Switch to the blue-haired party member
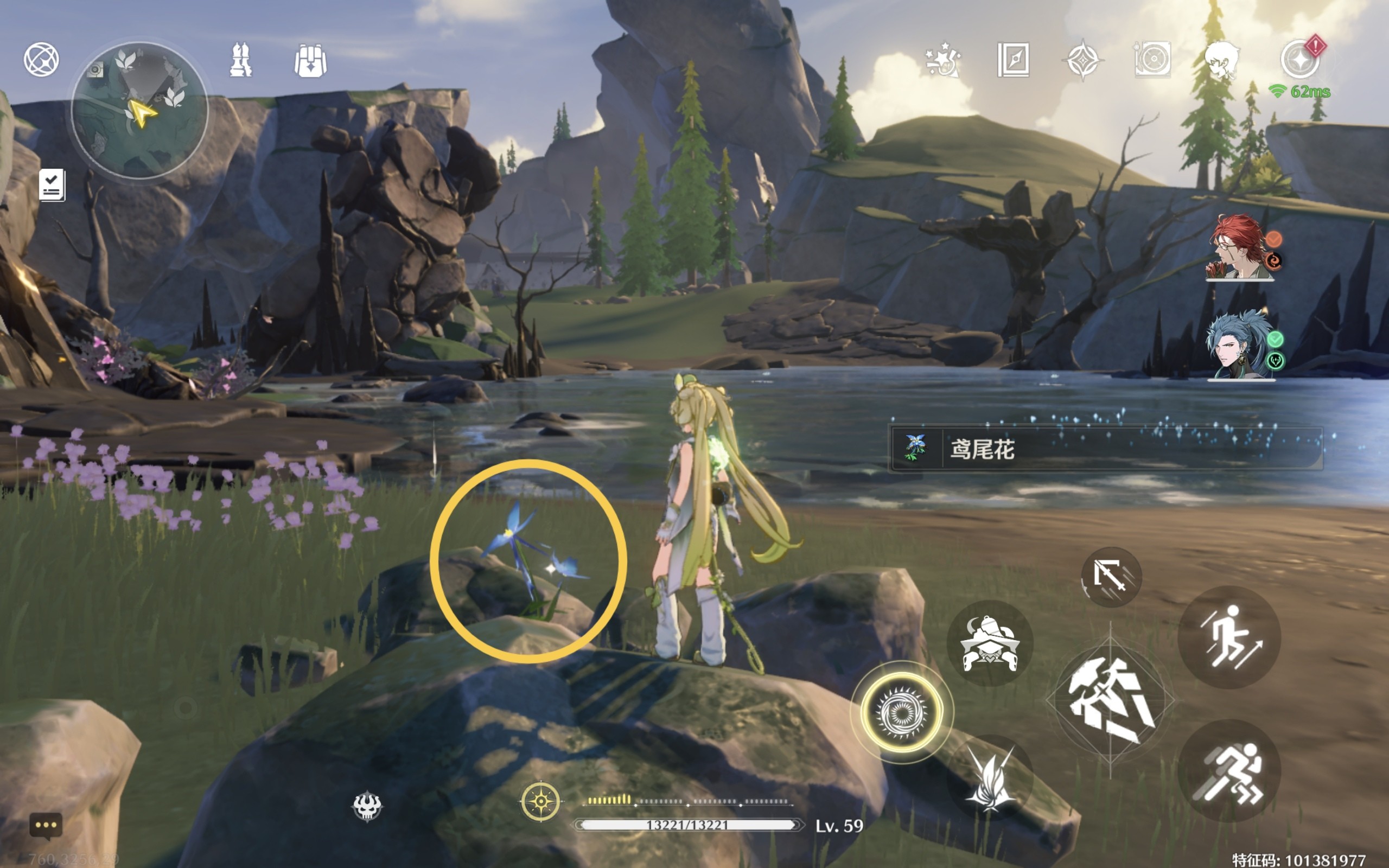 (x=1240, y=346)
